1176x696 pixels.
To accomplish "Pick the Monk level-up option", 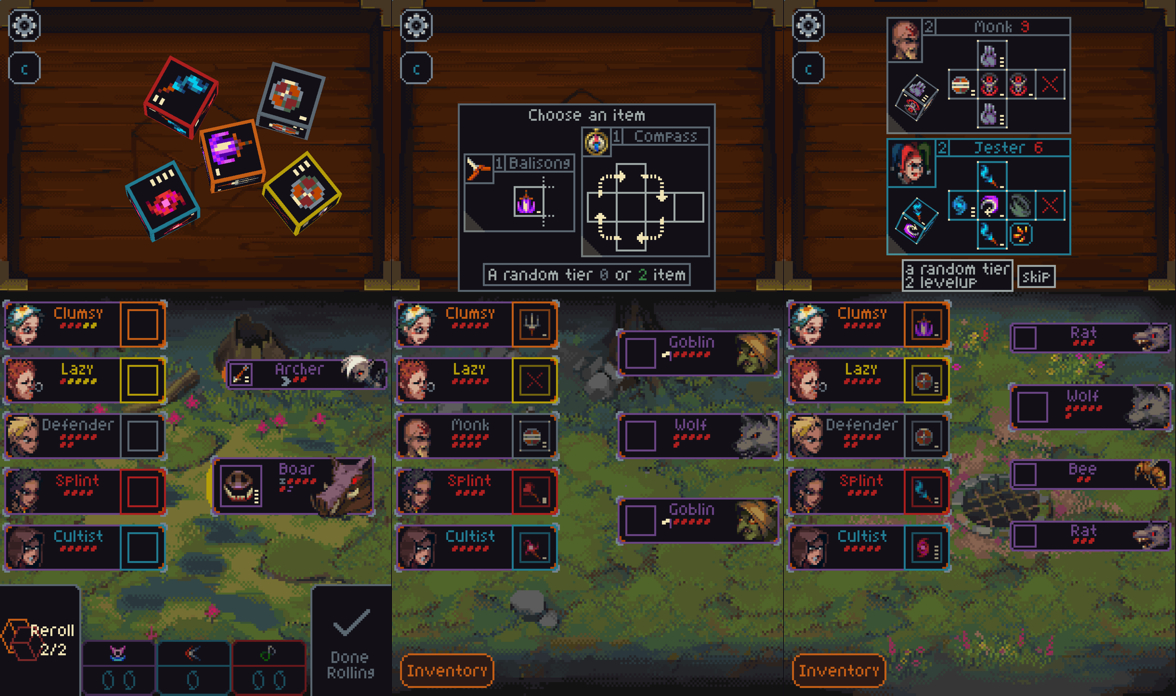I will pos(978,76).
